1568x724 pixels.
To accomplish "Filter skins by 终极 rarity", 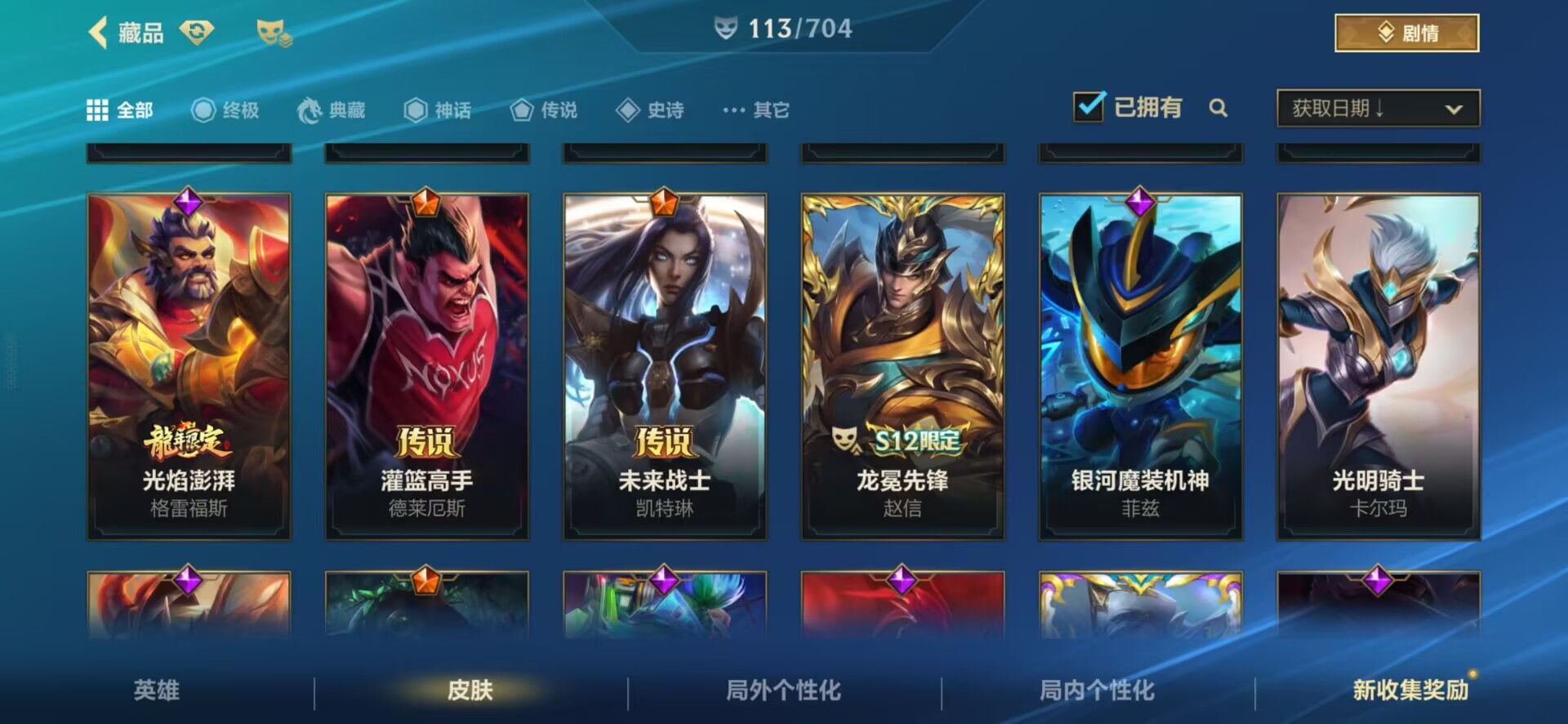I will click(225, 109).
